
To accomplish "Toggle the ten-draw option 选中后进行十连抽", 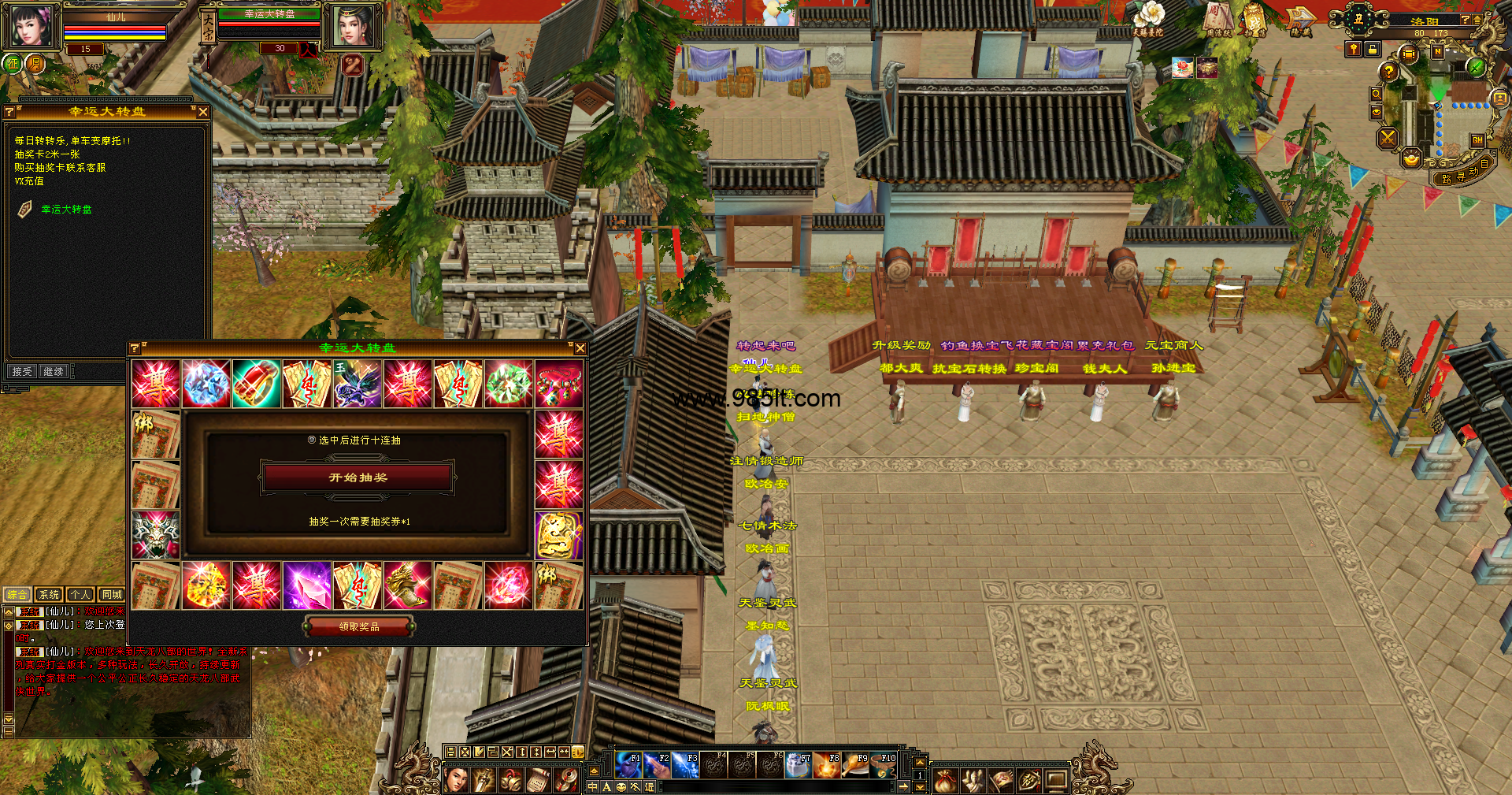I will click(x=313, y=440).
